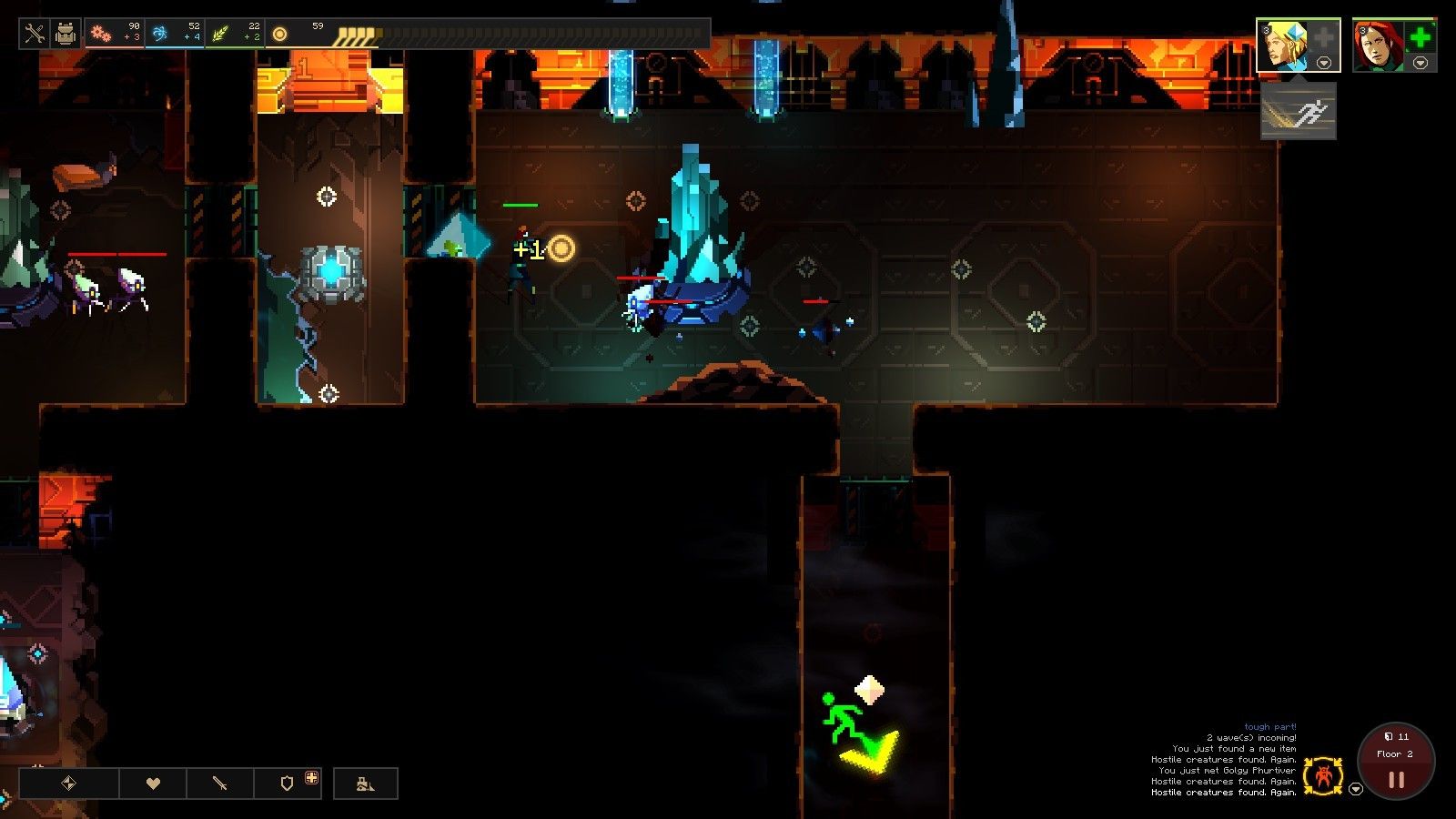The height and width of the screenshot is (819, 1456).
Task: Open the research wrench-and-screwdriver menu
Action: pos(35,35)
